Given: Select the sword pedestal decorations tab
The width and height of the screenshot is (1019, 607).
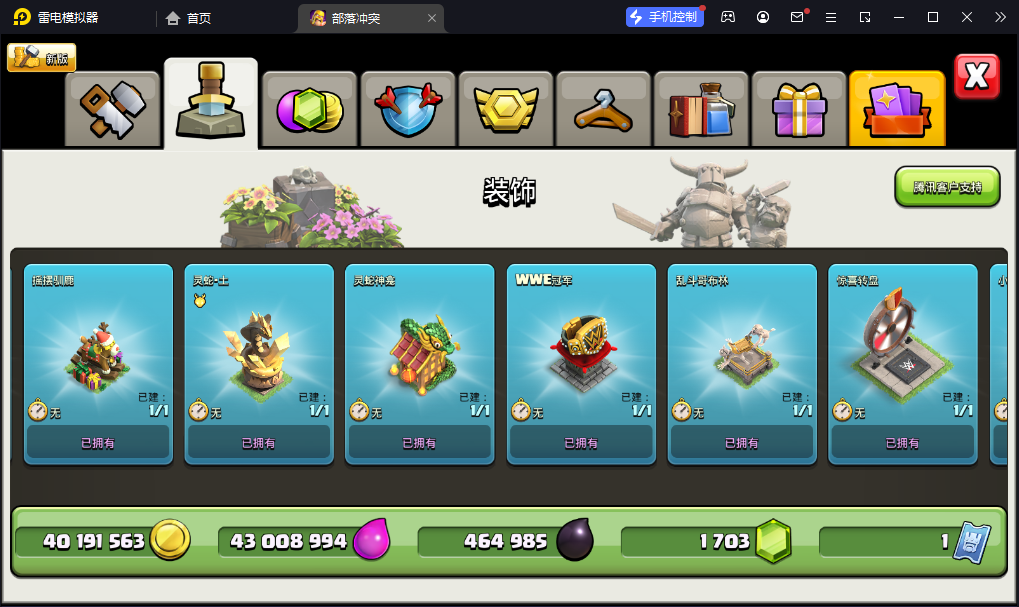Looking at the screenshot, I should coord(211,105).
